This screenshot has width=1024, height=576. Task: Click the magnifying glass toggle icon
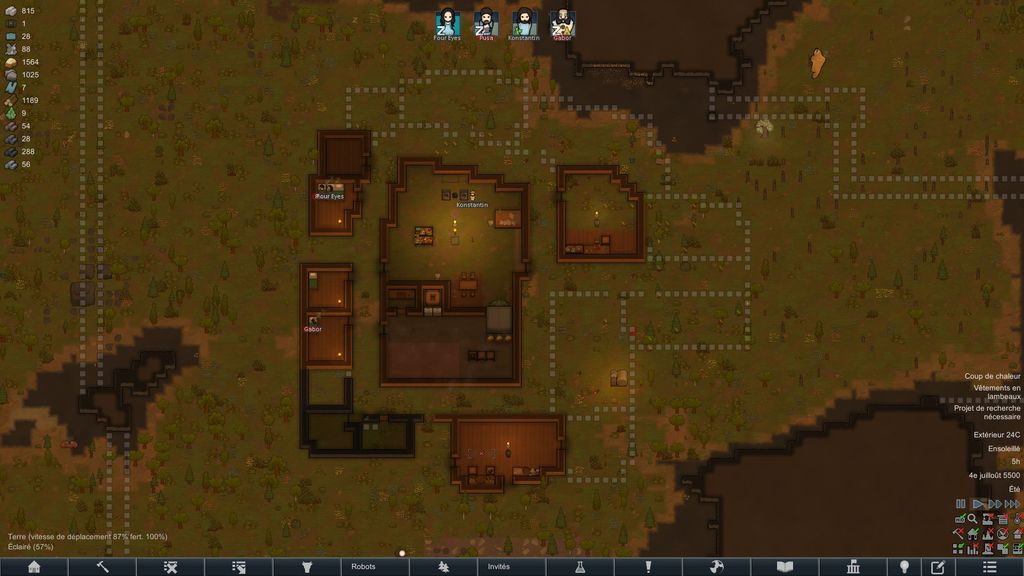pos(972,519)
